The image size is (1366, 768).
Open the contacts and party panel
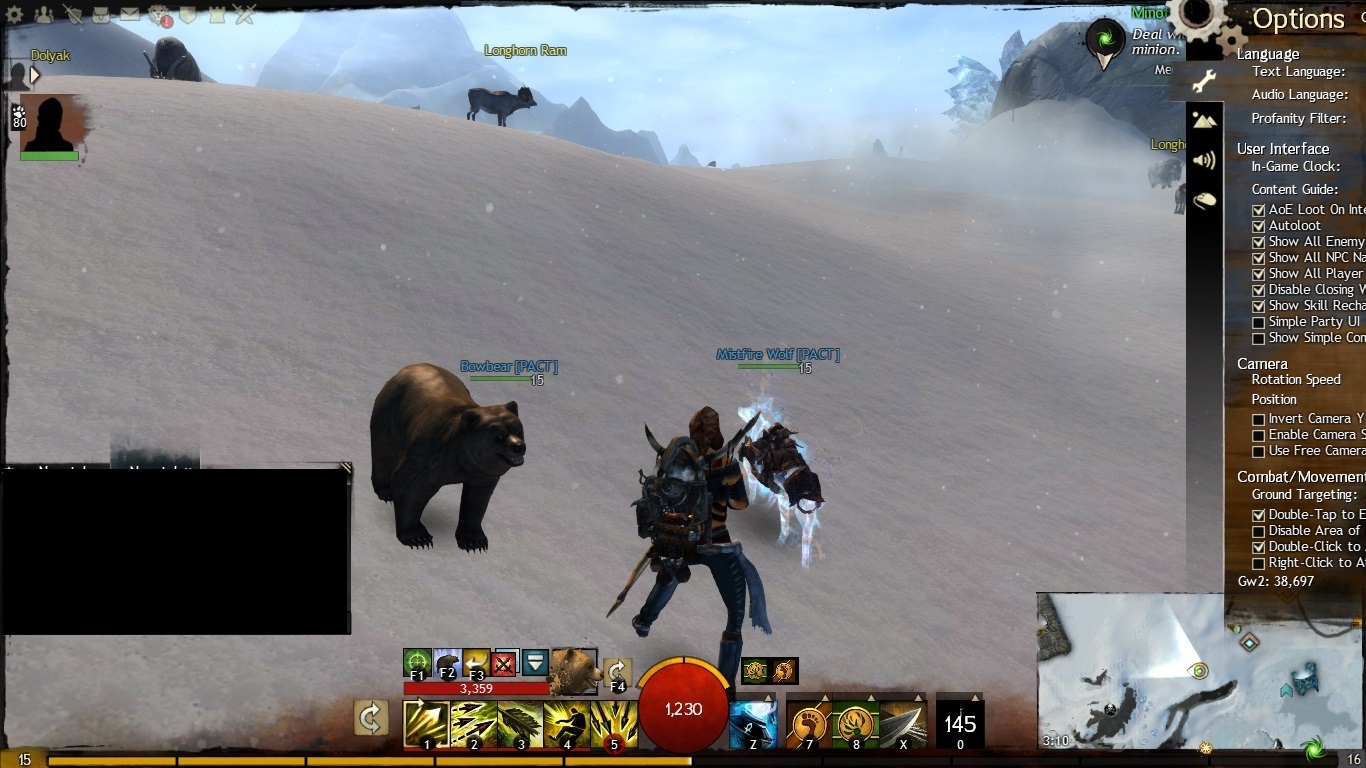click(44, 15)
